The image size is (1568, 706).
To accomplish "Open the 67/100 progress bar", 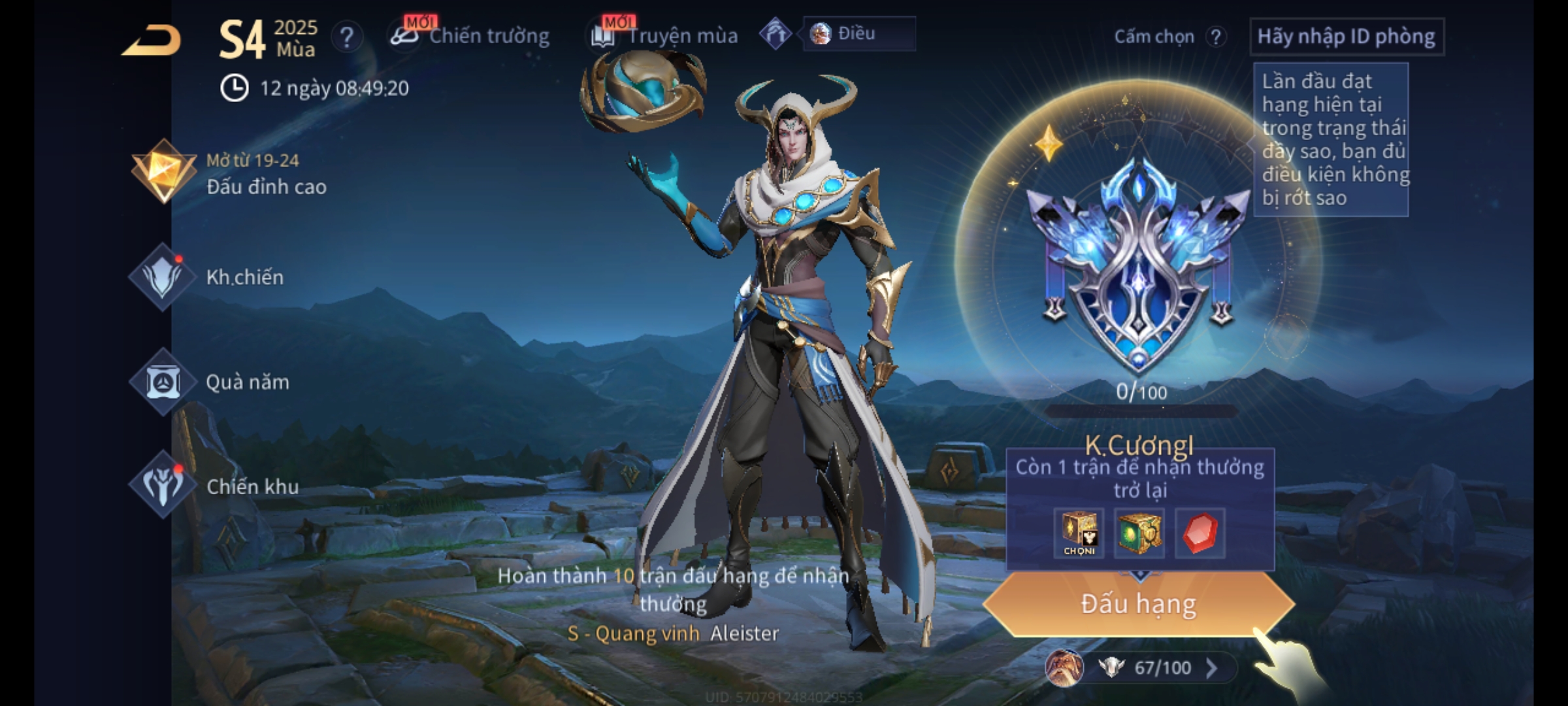I will click(1150, 667).
